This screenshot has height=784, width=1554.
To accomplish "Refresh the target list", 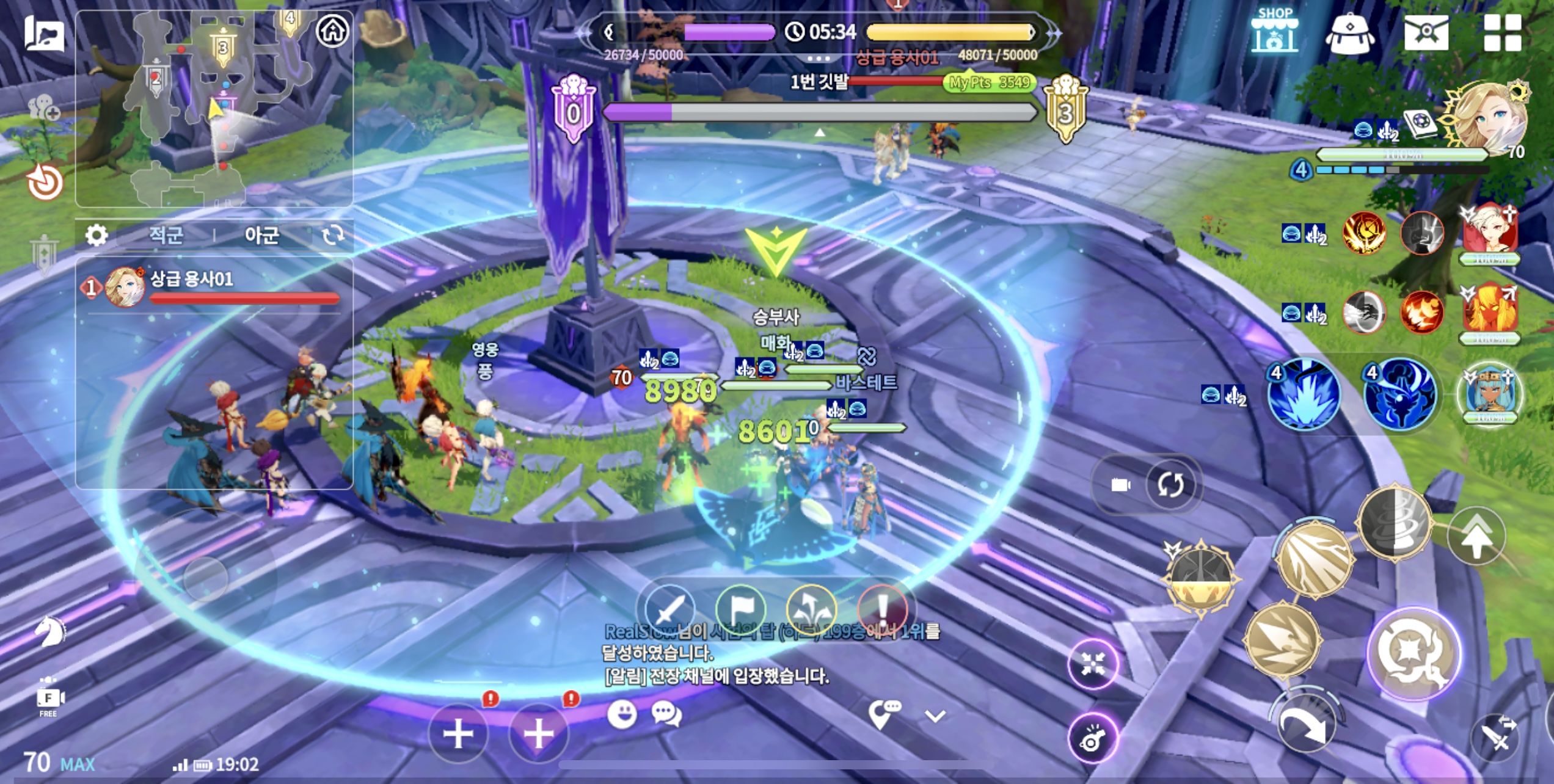I will pos(333,235).
